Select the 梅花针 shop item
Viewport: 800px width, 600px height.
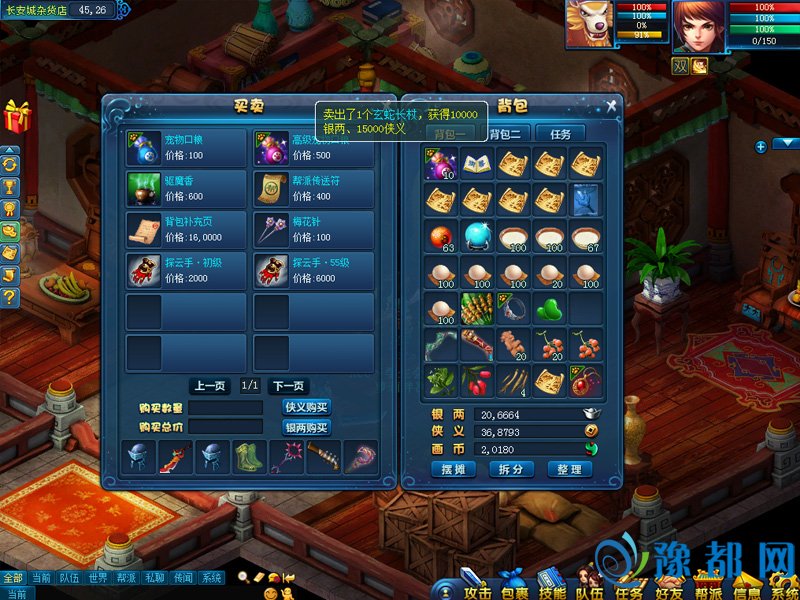coord(314,231)
